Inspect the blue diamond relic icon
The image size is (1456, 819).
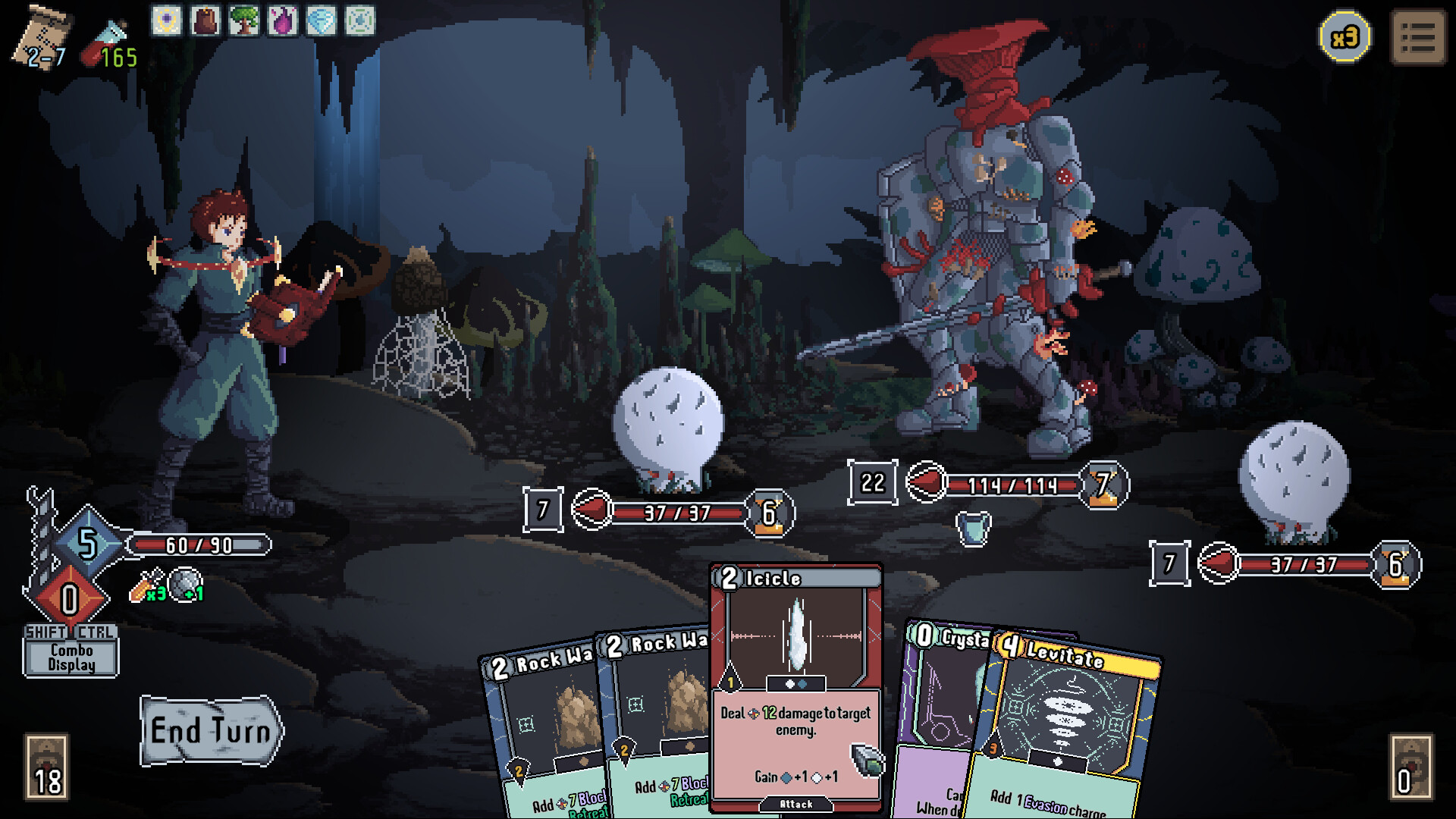(x=322, y=20)
